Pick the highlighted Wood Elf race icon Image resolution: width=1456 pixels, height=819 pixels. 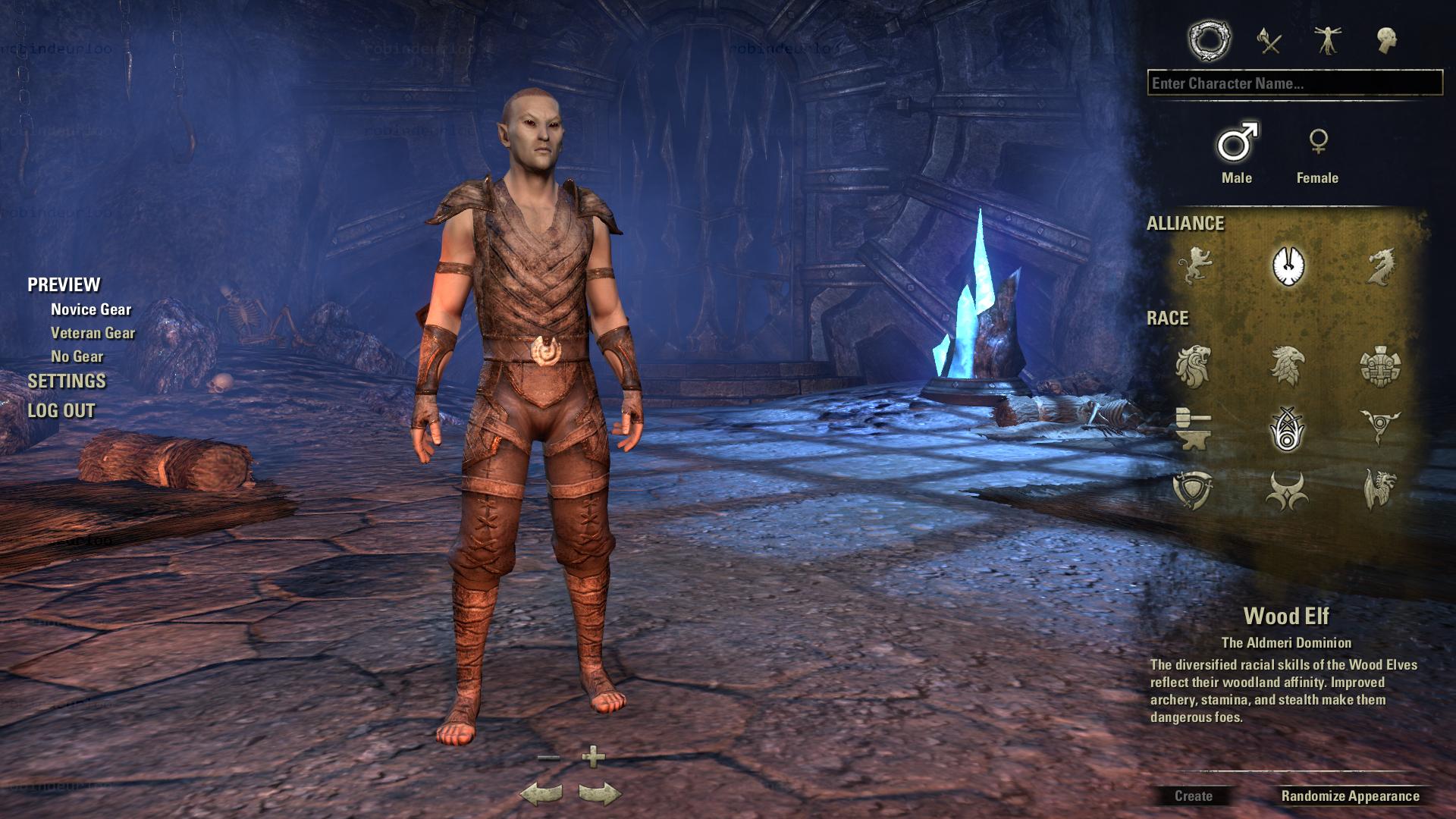(x=1286, y=428)
